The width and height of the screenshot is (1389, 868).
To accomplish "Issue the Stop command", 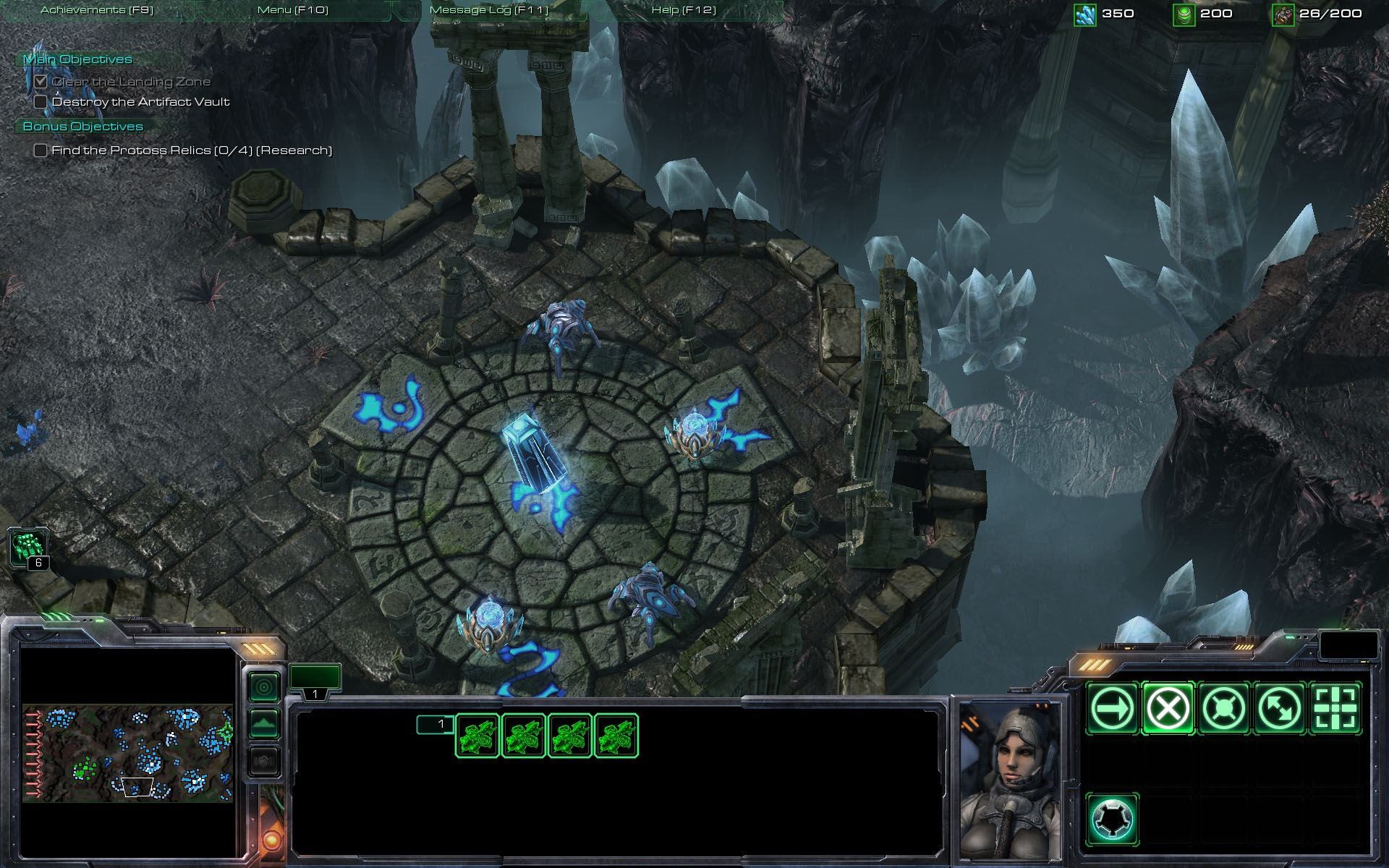I will pos(1168,708).
